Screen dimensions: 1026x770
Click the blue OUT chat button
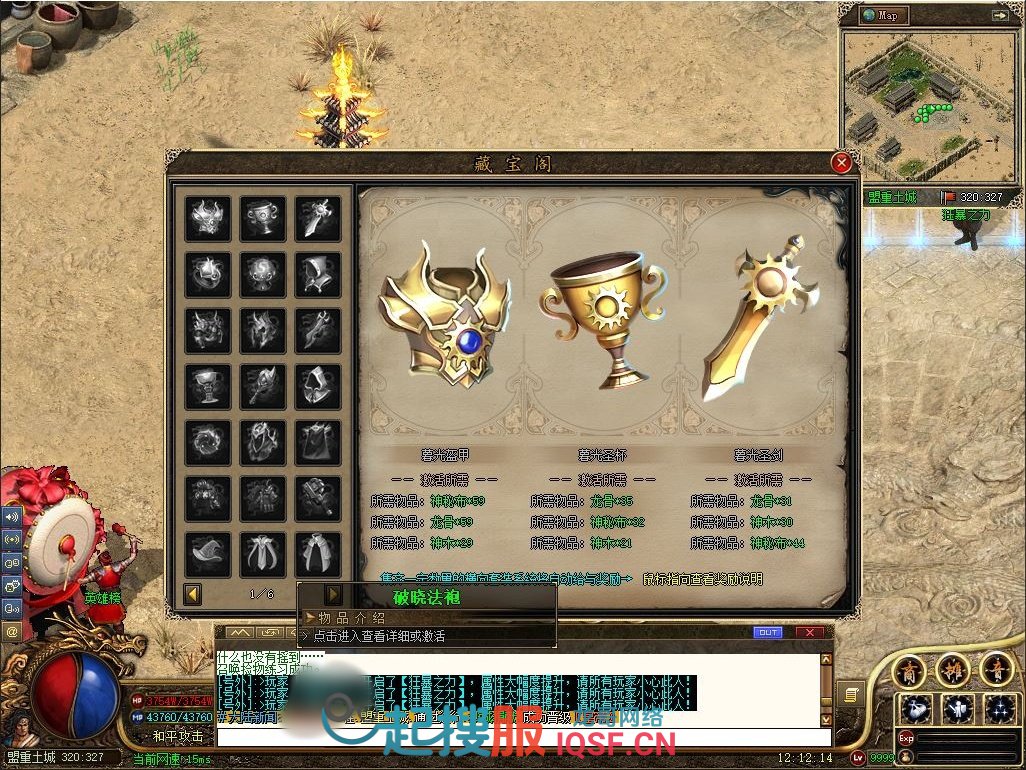point(768,632)
